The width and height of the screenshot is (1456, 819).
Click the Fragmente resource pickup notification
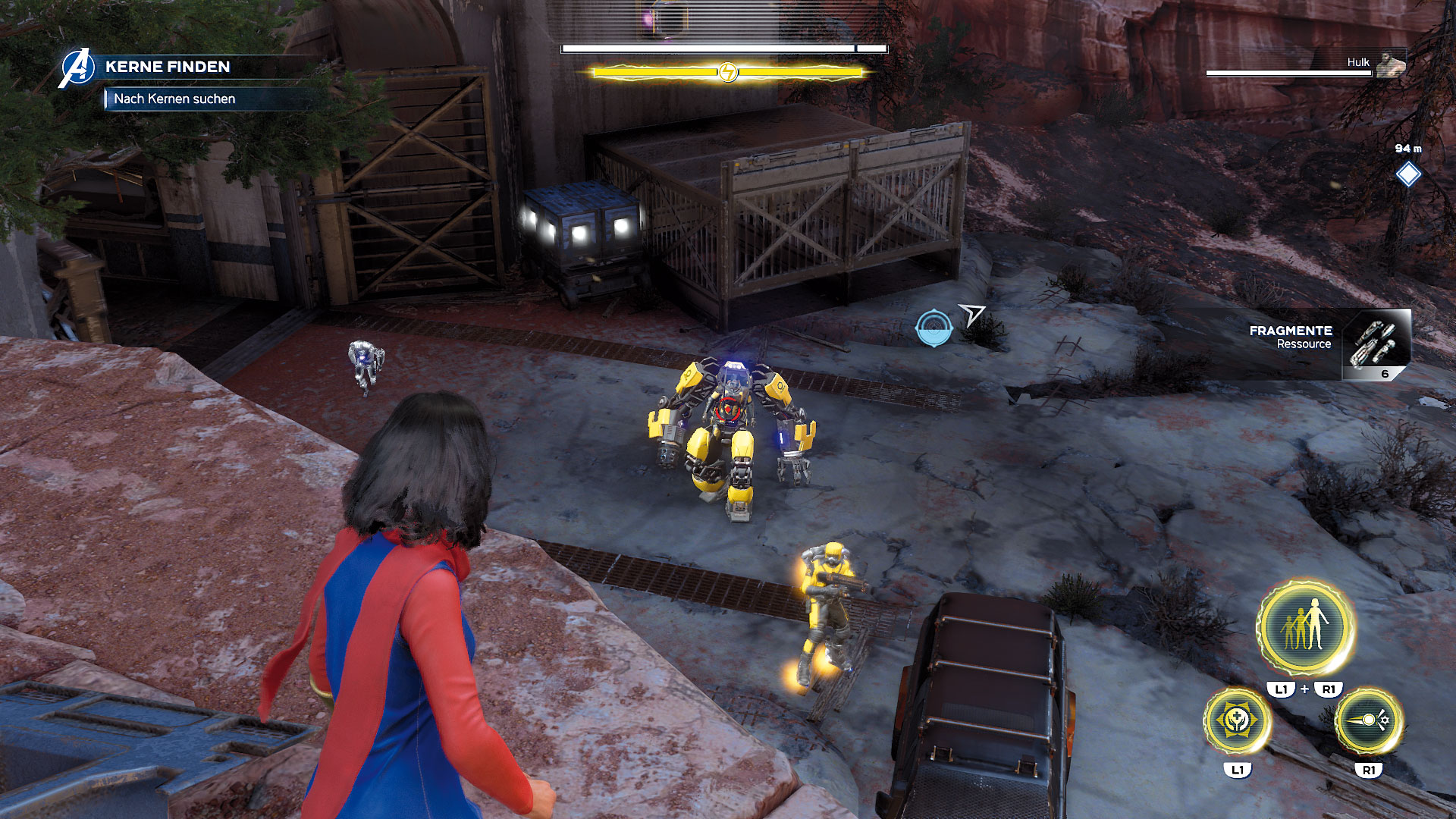tap(1329, 343)
